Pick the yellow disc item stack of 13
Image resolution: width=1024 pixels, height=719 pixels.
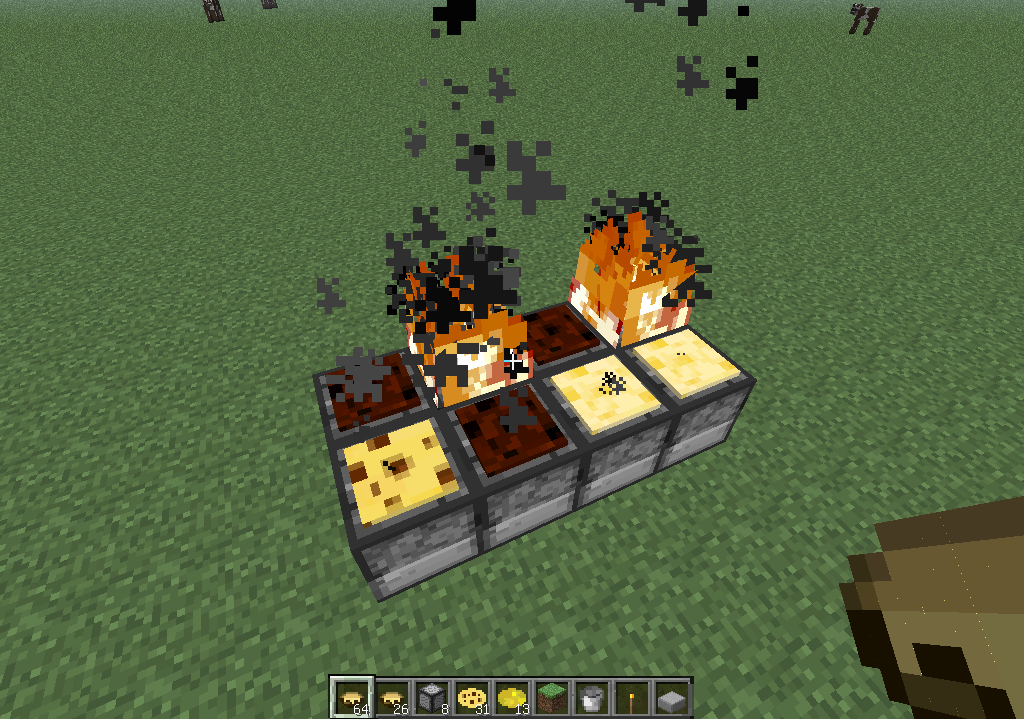click(x=512, y=696)
